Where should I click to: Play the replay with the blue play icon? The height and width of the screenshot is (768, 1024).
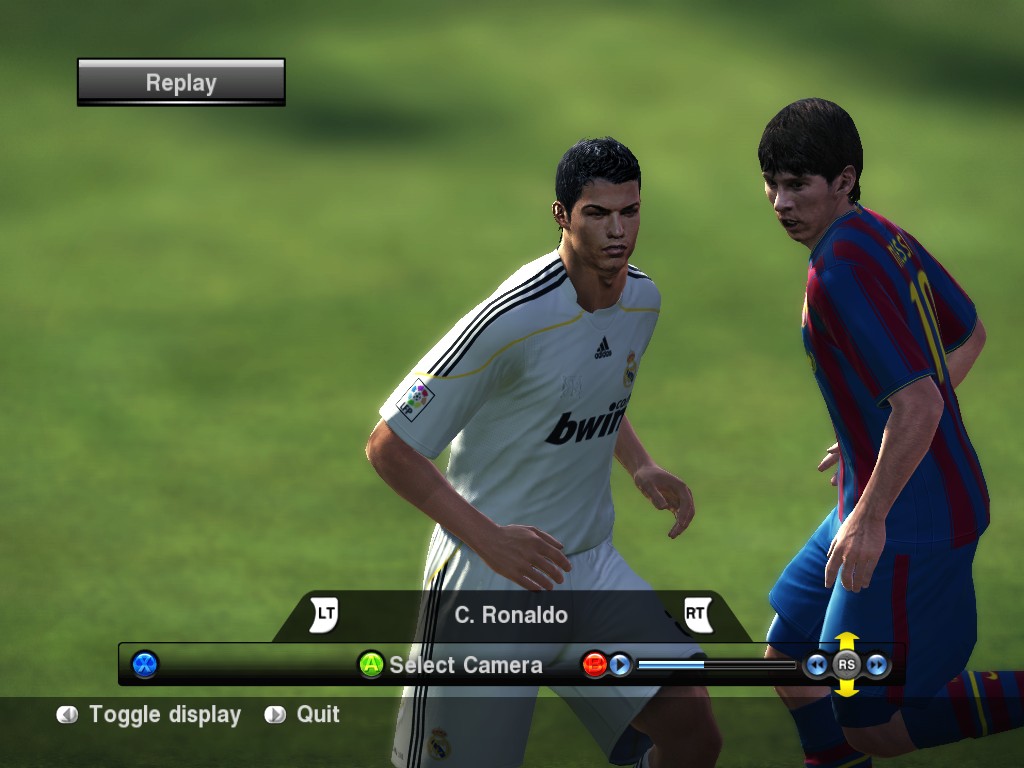click(620, 664)
